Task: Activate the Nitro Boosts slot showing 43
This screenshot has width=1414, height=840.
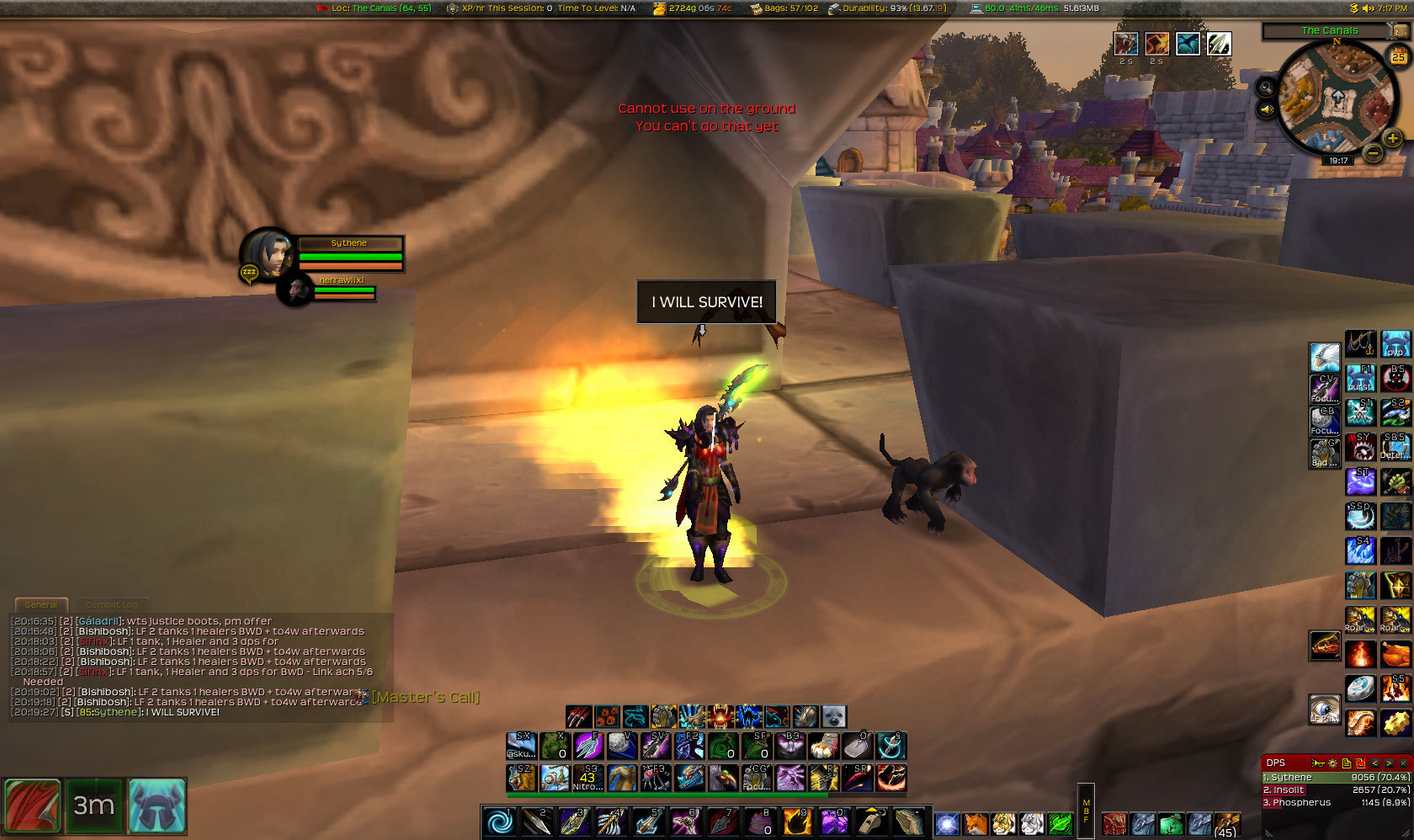Action: coord(587,778)
